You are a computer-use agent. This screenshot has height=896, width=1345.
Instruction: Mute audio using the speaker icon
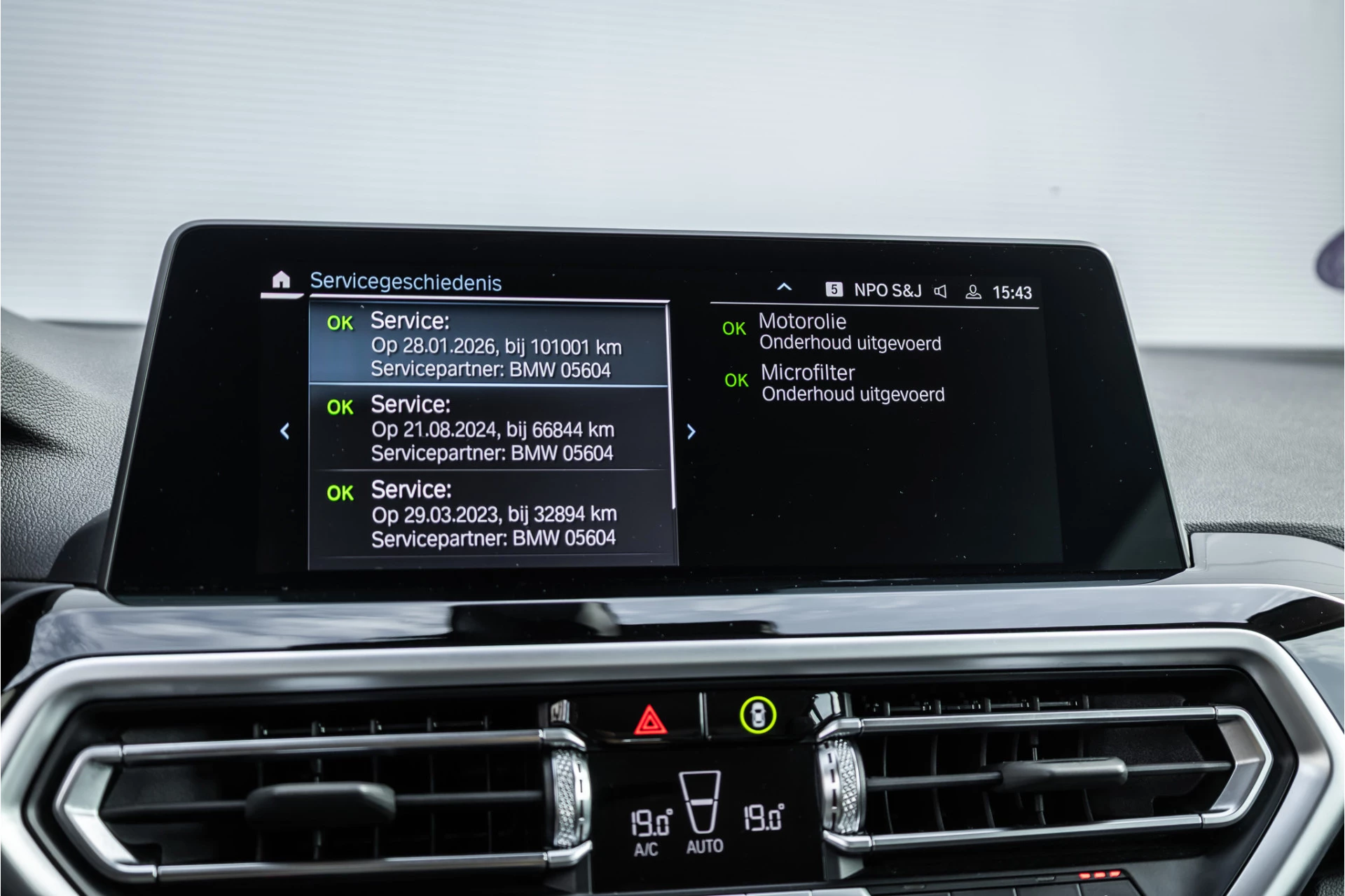point(940,291)
